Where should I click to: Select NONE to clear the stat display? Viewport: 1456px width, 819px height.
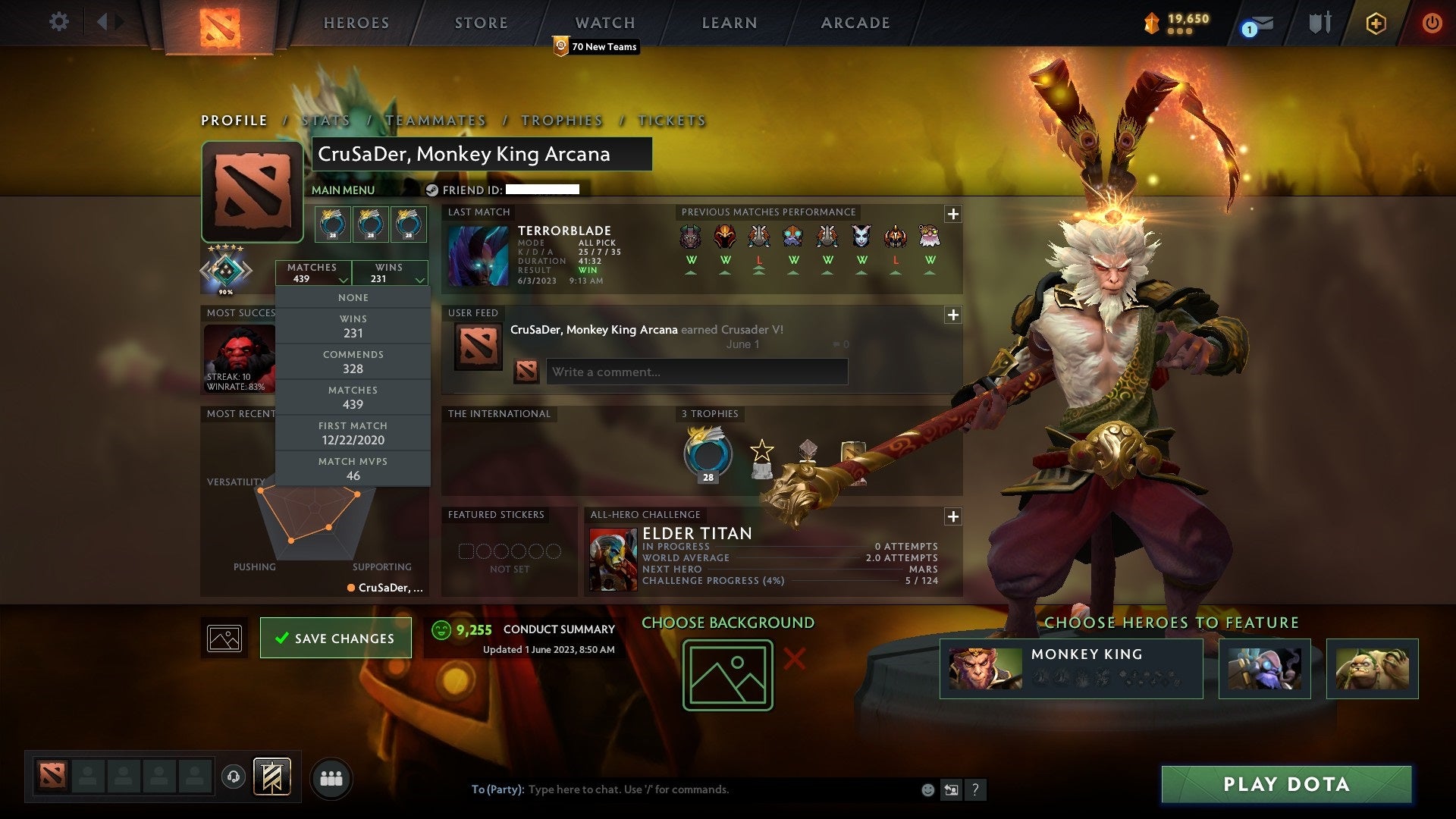click(x=353, y=297)
